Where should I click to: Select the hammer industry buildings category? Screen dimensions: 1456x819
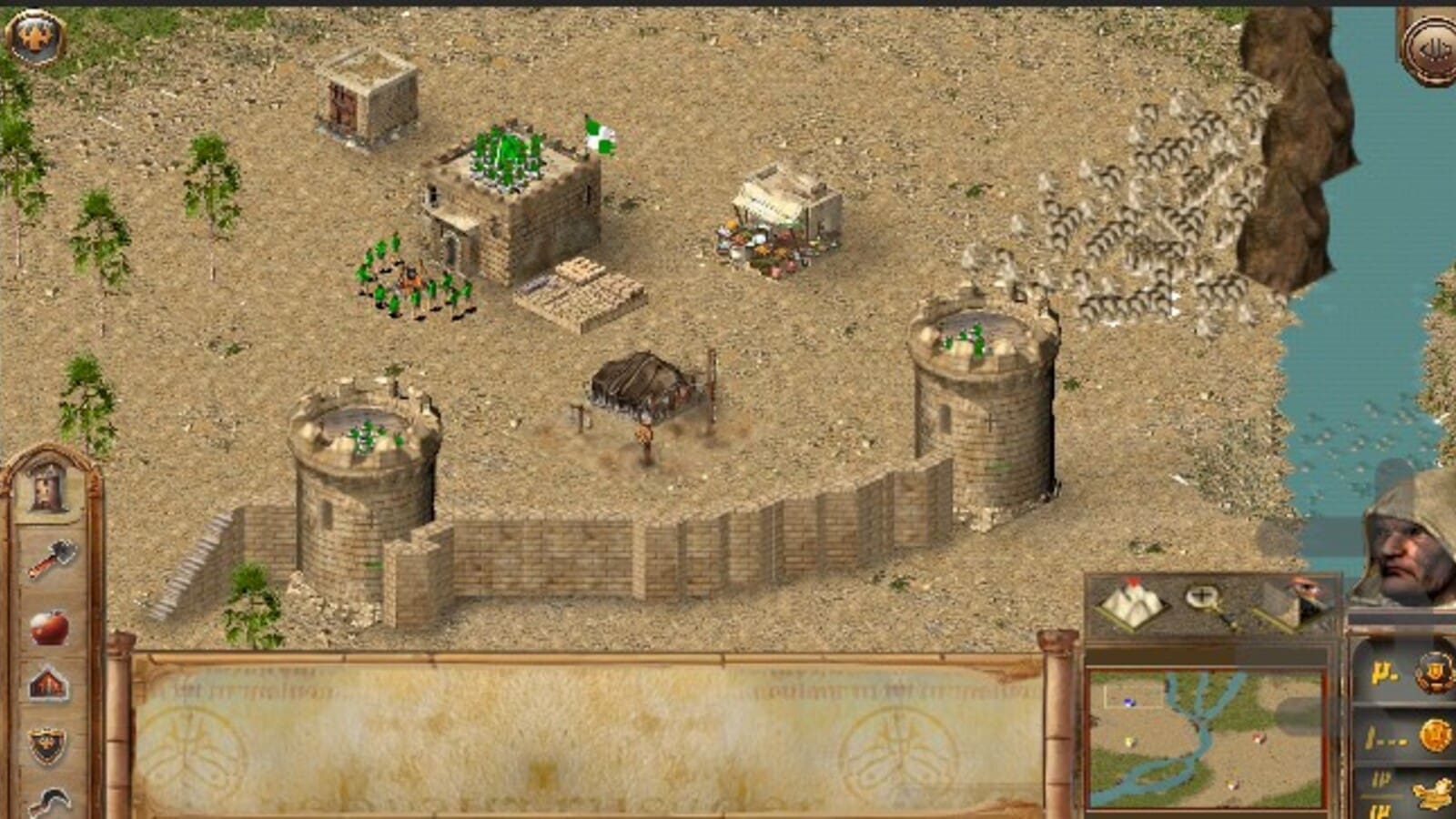tap(52, 558)
